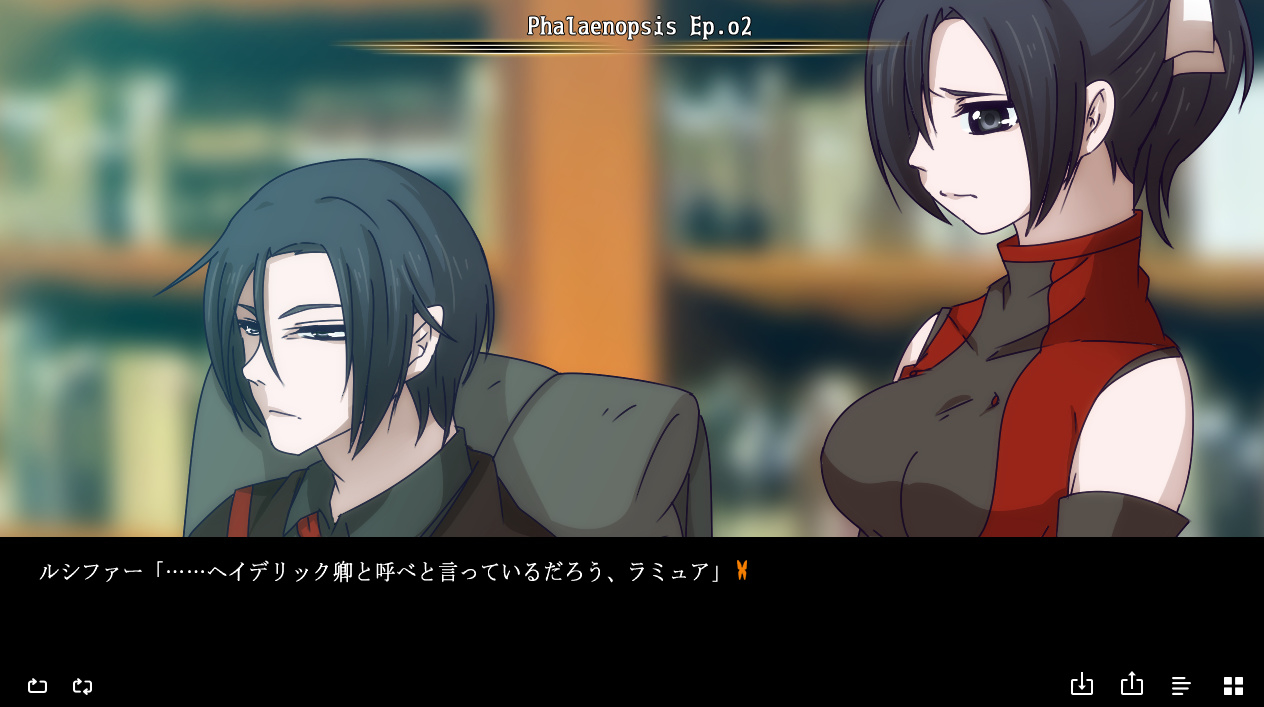Toggle the double-arrow repeat icon
The width and height of the screenshot is (1264, 707).
point(83,685)
